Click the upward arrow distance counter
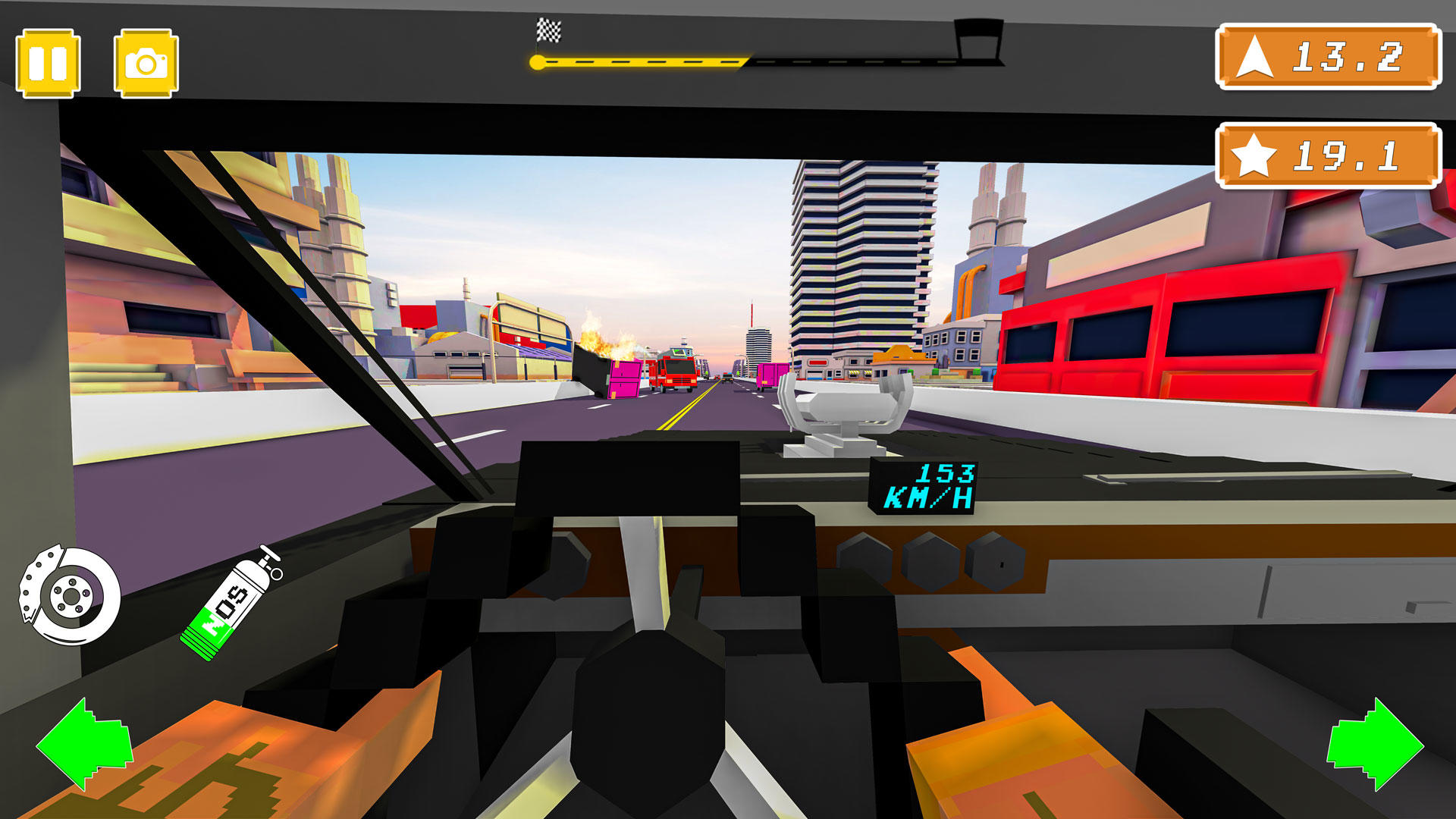This screenshot has width=1456, height=819. [1257, 57]
